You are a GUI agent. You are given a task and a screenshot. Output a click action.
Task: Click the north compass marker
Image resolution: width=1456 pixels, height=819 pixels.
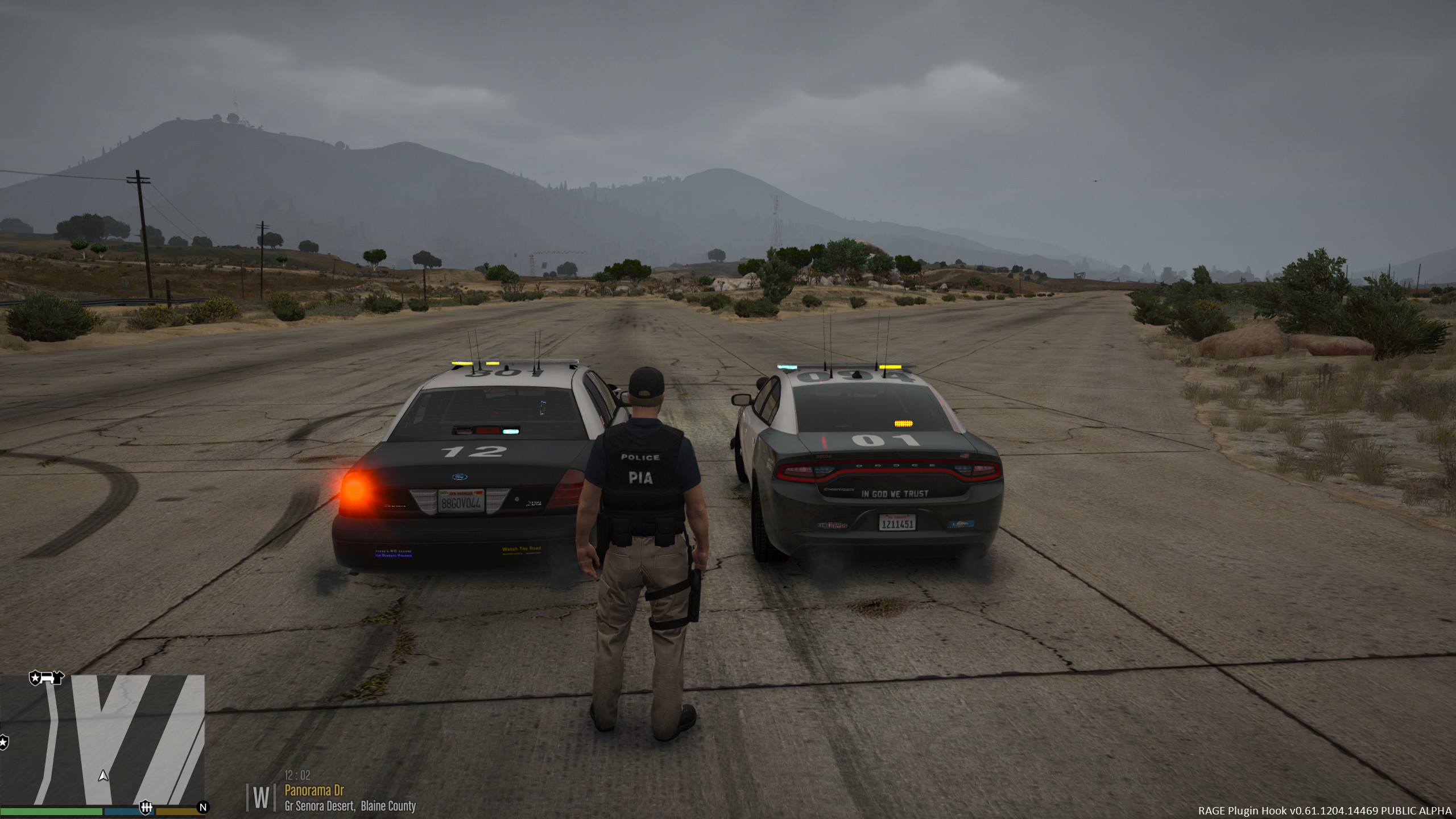pyautogui.click(x=202, y=807)
